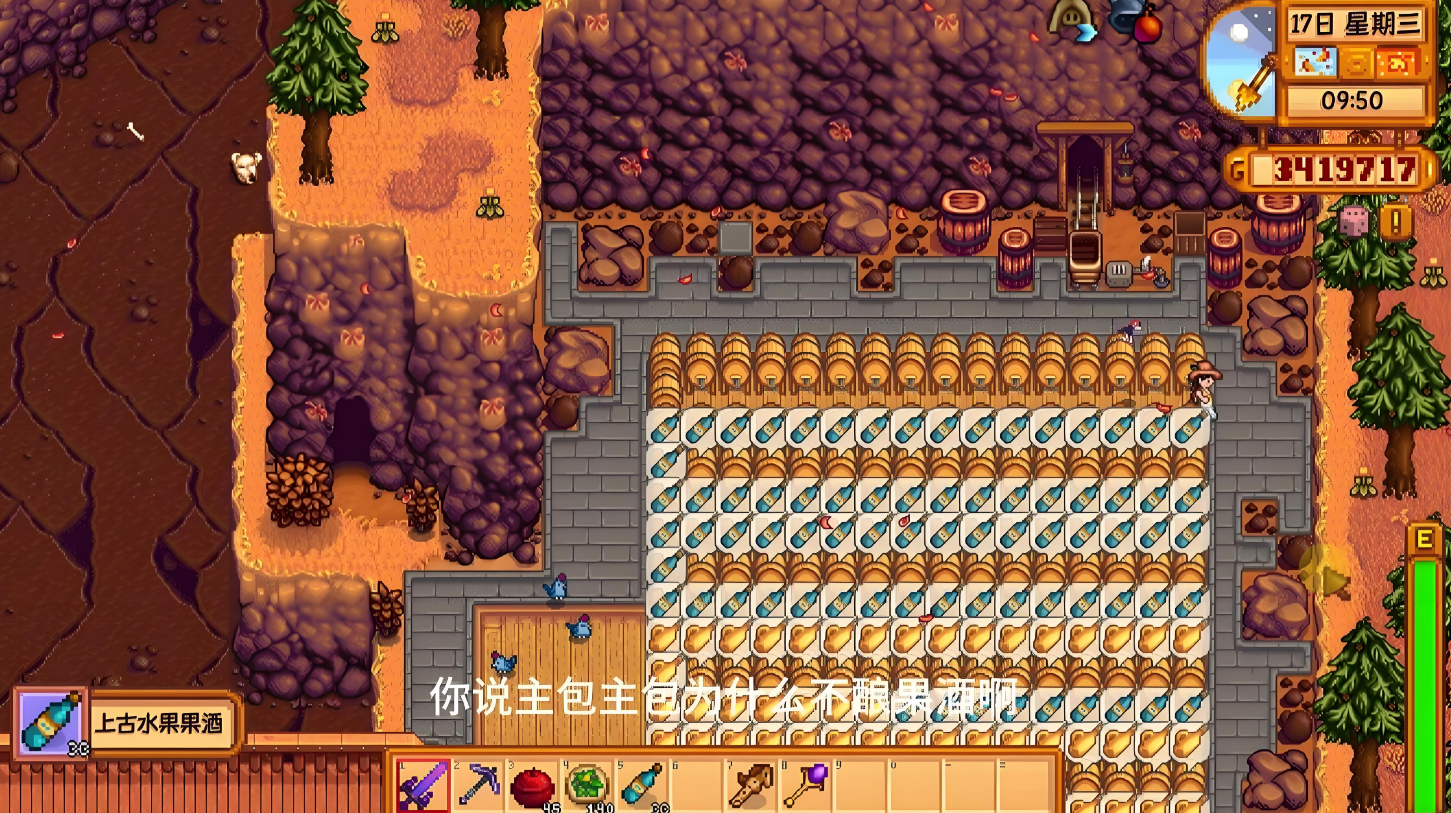Select the wooden horse flute slot
The width and height of the screenshot is (1451, 813).
(x=750, y=785)
